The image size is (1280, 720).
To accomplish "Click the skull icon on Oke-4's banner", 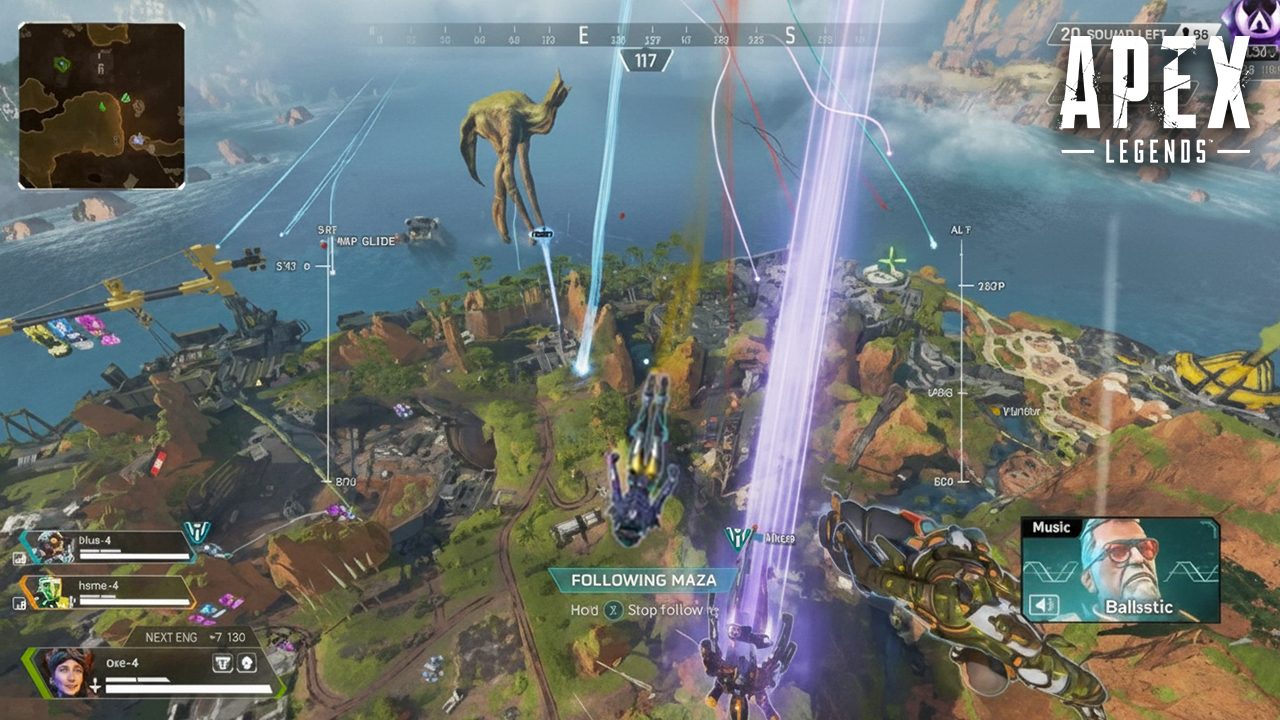I will [247, 663].
